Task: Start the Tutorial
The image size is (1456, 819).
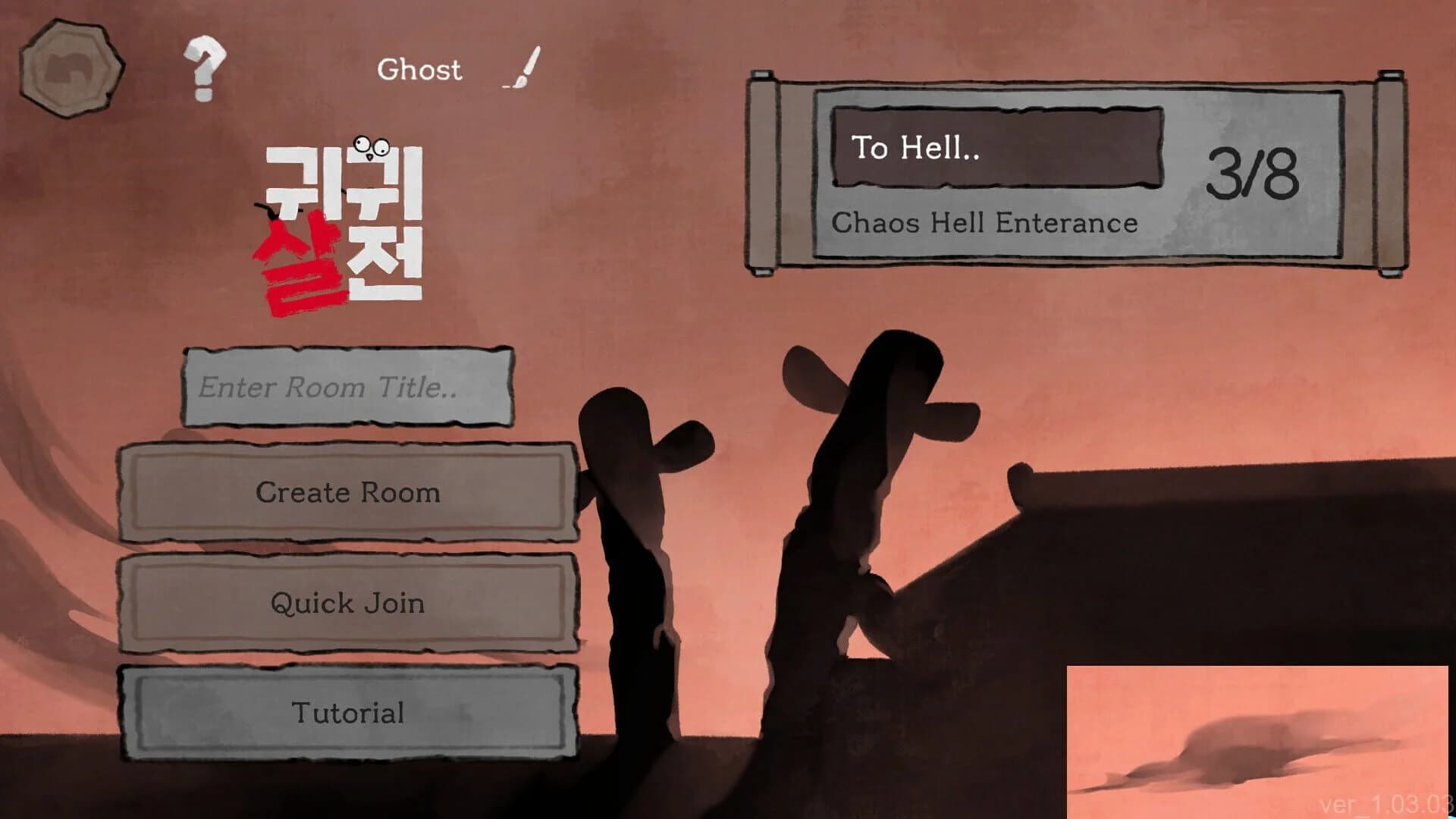Action: coord(349,712)
